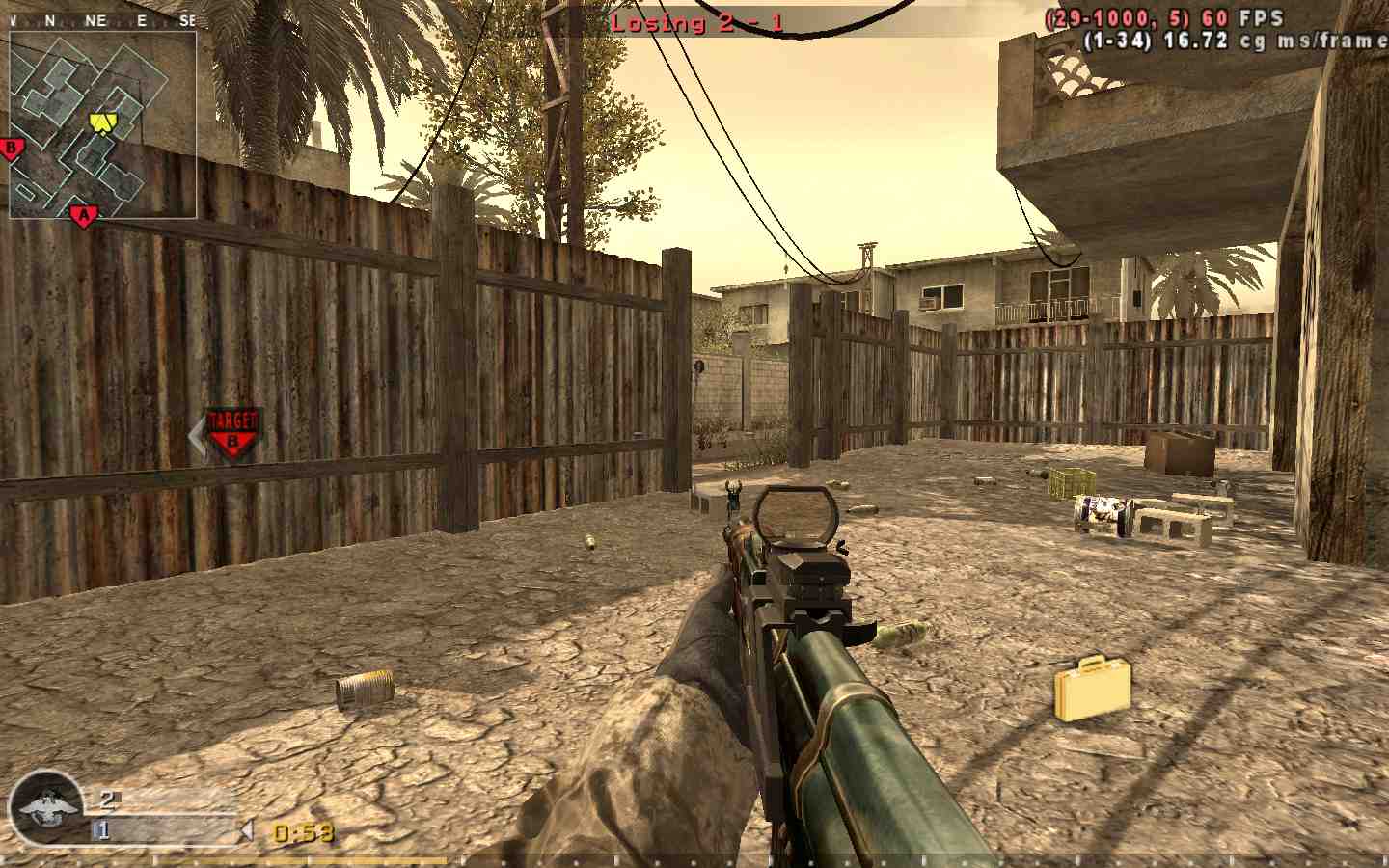
Task: Click the winged team emblem icon
Action: [45, 807]
